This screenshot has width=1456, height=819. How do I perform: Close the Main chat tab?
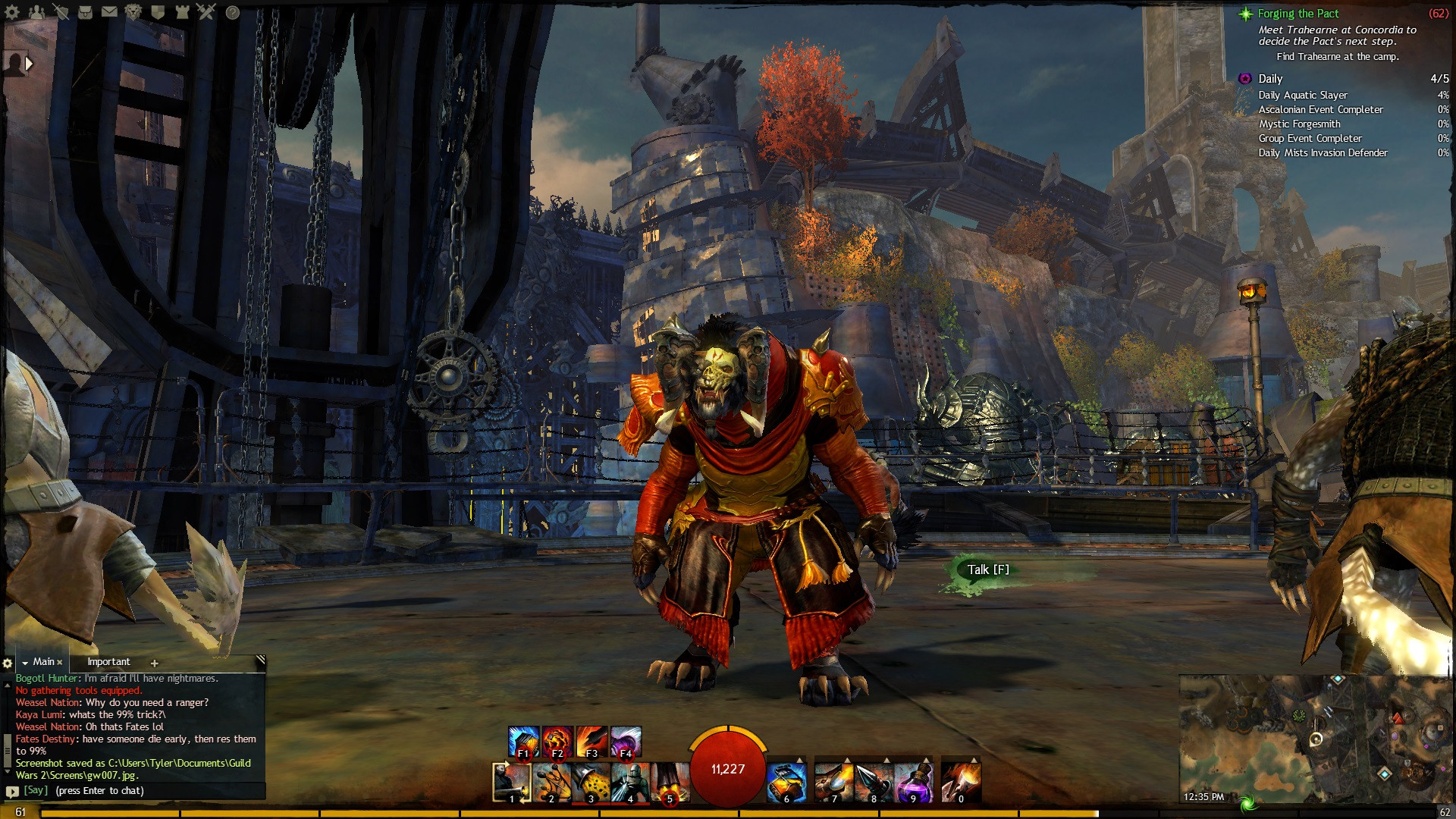pyautogui.click(x=60, y=662)
